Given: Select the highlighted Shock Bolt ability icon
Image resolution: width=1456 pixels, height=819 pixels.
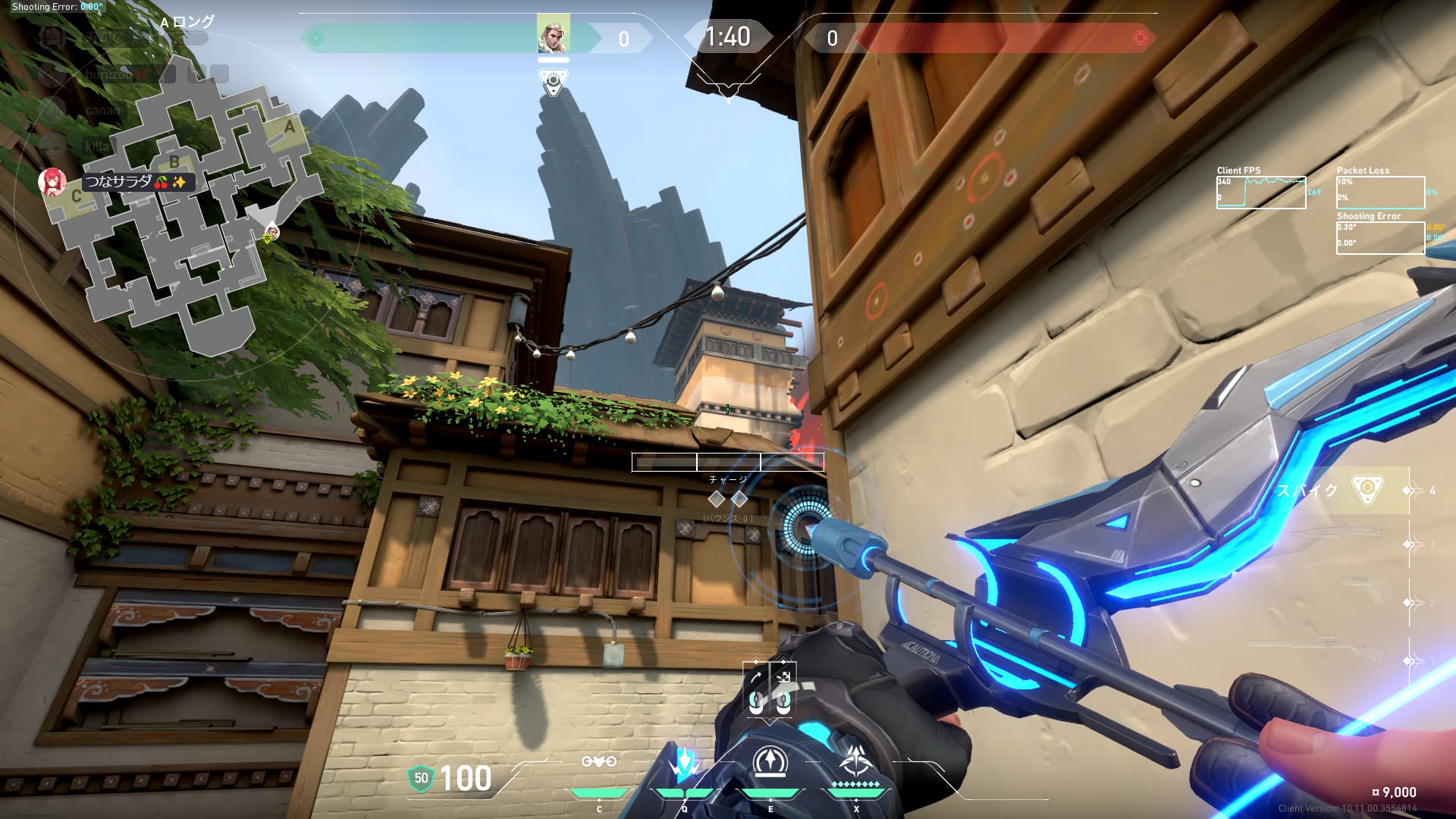Looking at the screenshot, I should click(684, 764).
